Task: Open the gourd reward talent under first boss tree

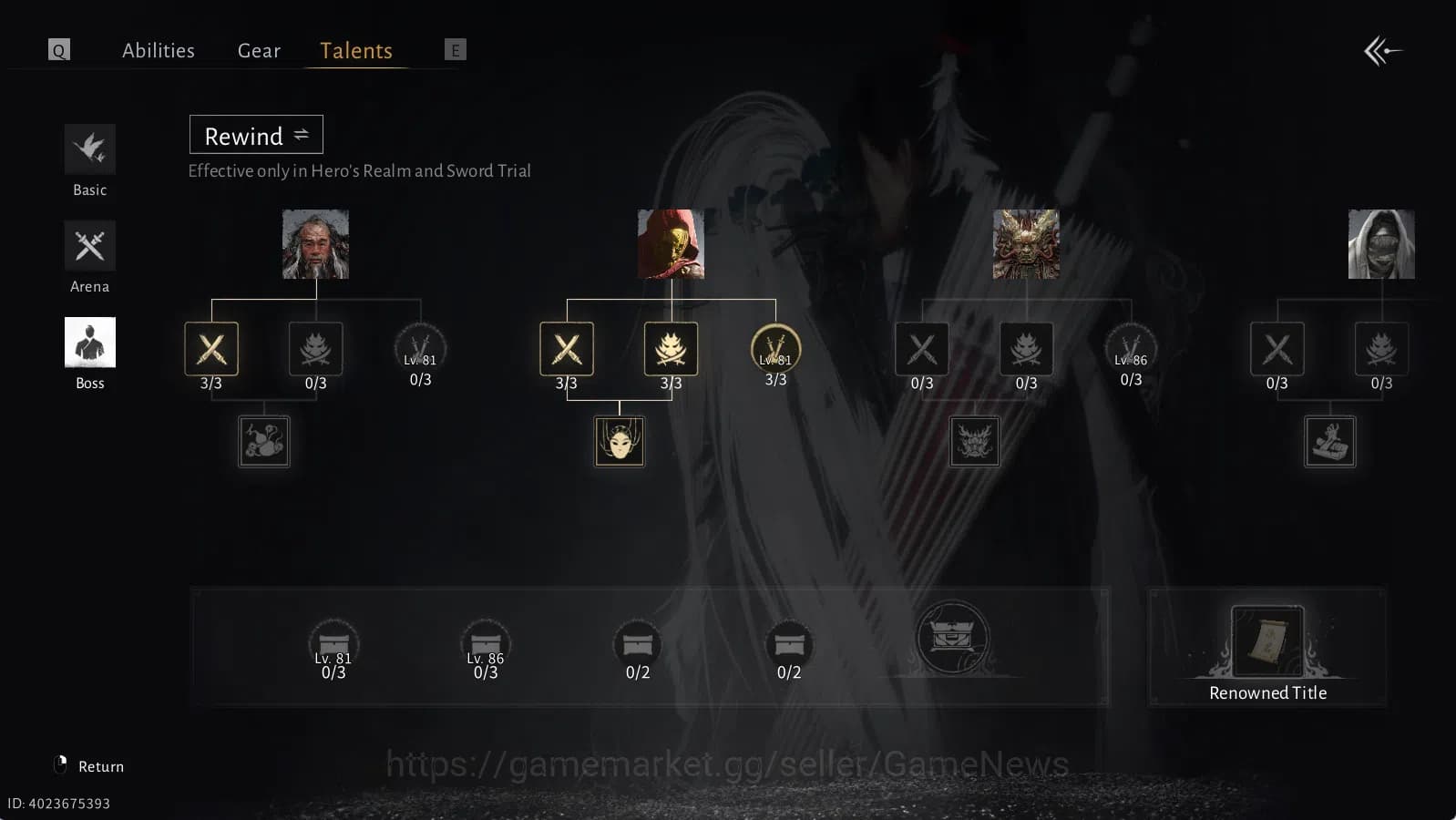Action: (x=263, y=441)
